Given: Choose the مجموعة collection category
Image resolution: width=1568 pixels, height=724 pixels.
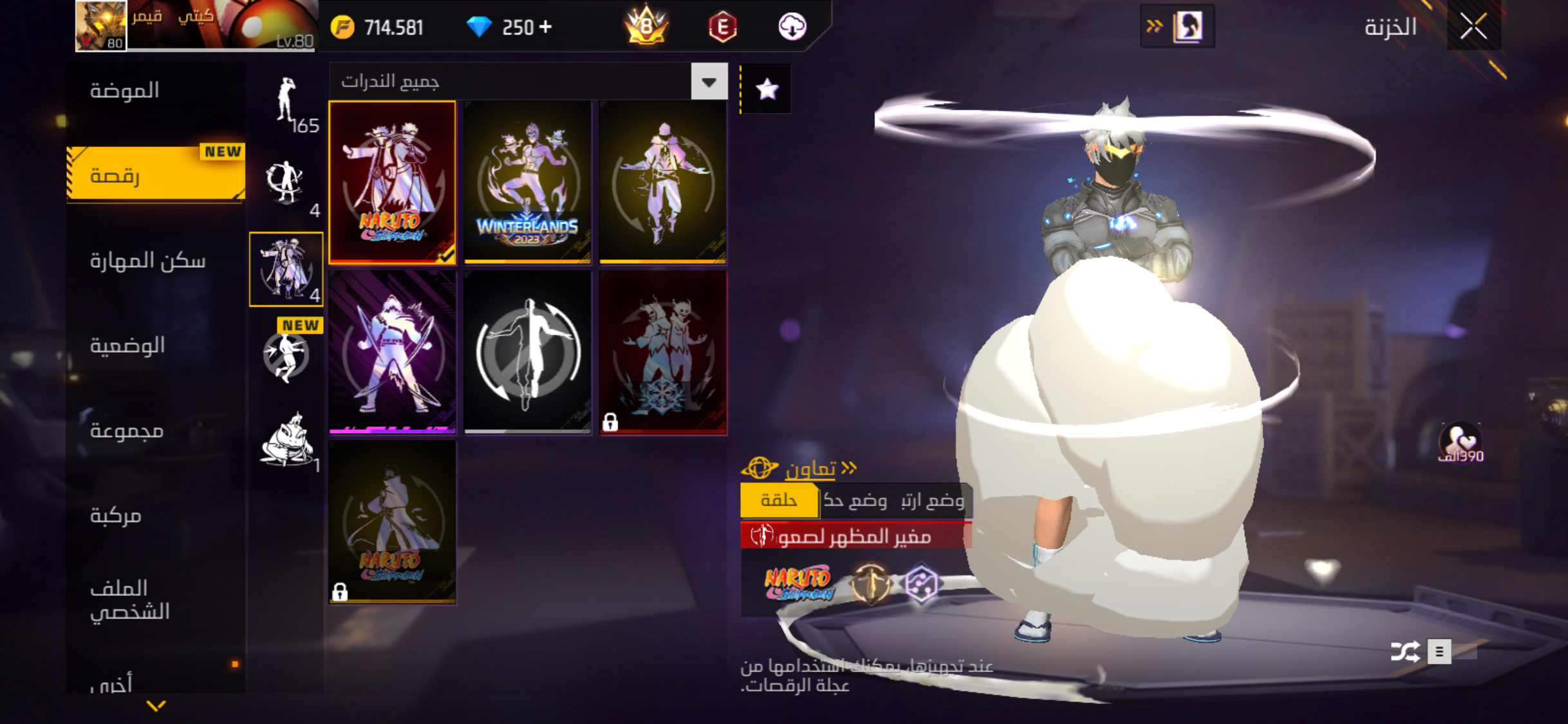Looking at the screenshot, I should click(126, 431).
